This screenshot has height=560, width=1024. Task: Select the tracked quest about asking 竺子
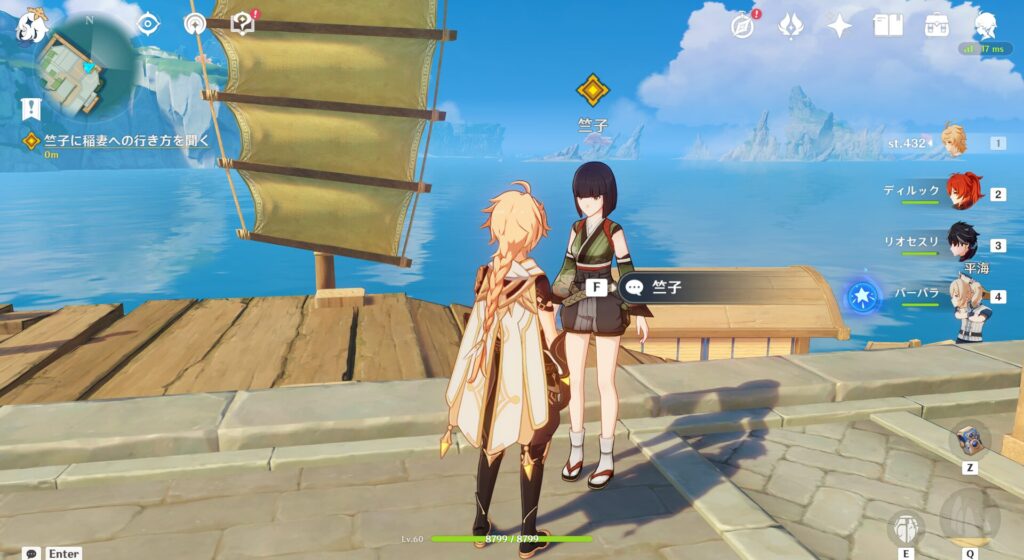point(118,141)
